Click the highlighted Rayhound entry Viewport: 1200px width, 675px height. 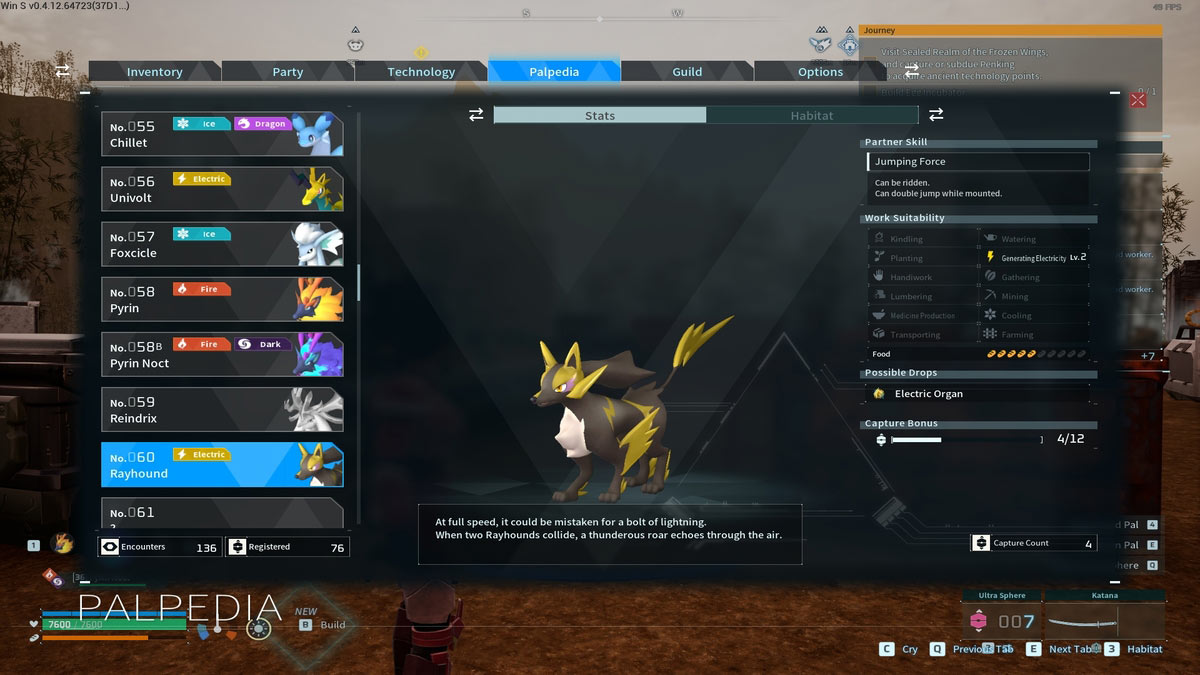click(222, 465)
